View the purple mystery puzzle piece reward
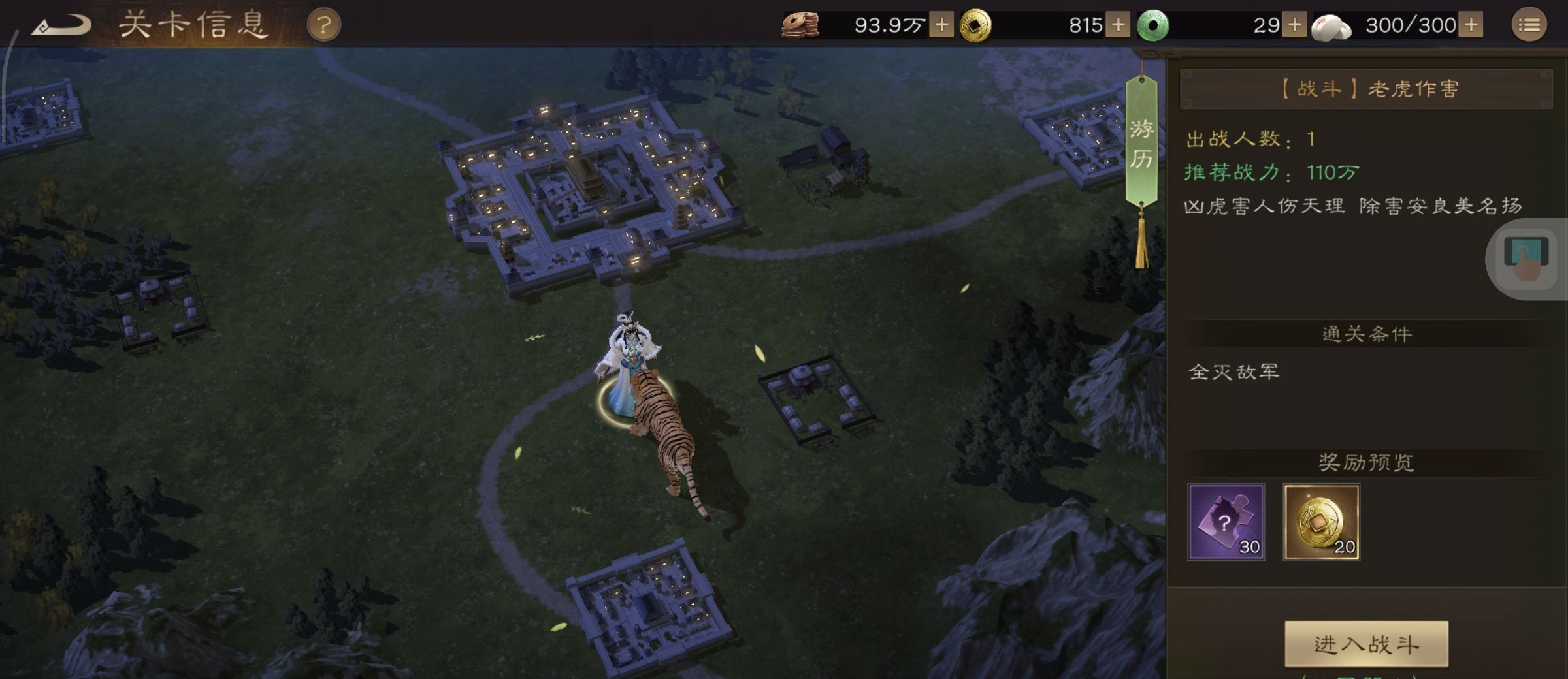Viewport: 1568px width, 679px height. 1226,522
